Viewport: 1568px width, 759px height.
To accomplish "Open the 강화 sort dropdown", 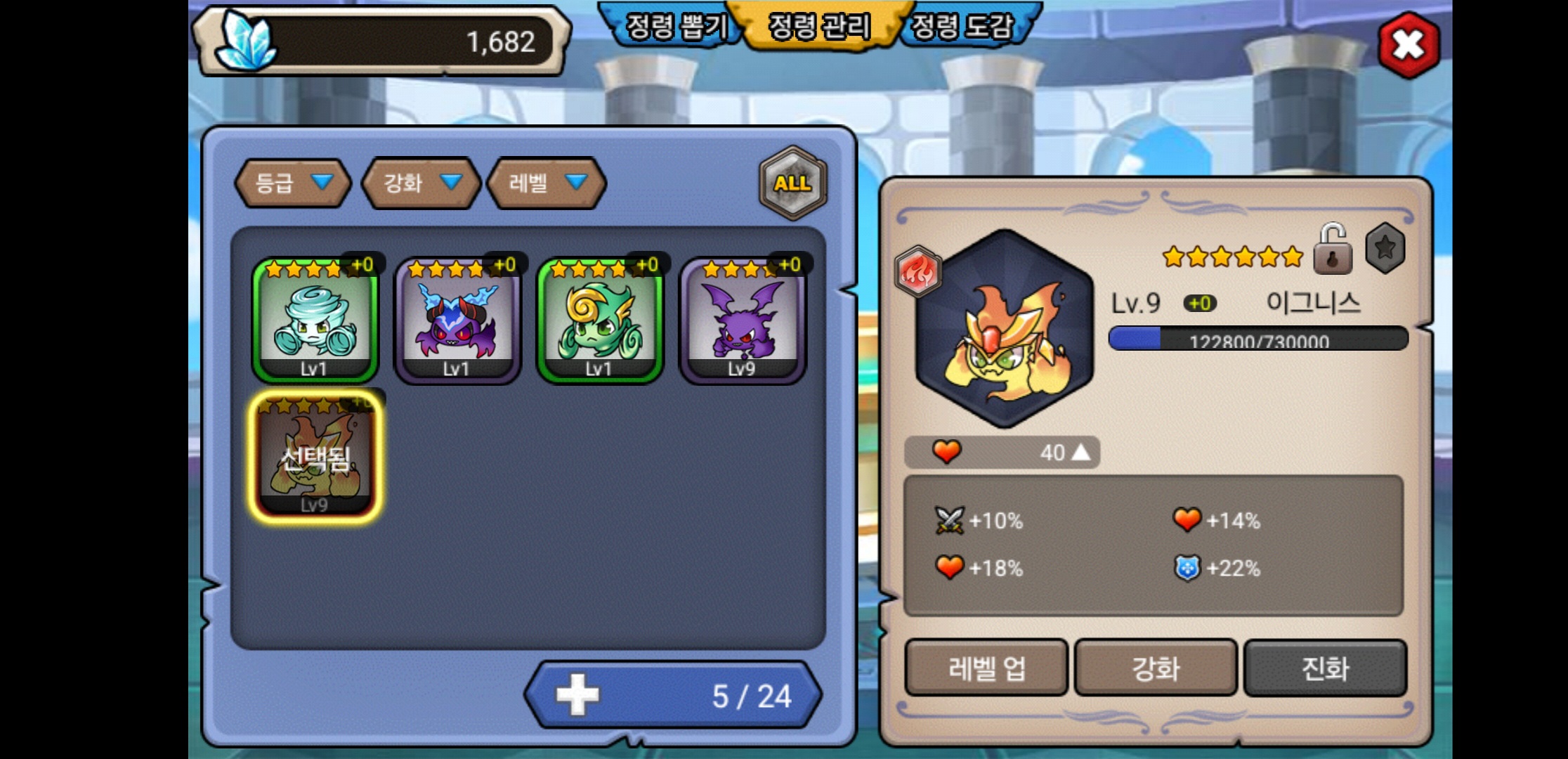I will (x=421, y=183).
